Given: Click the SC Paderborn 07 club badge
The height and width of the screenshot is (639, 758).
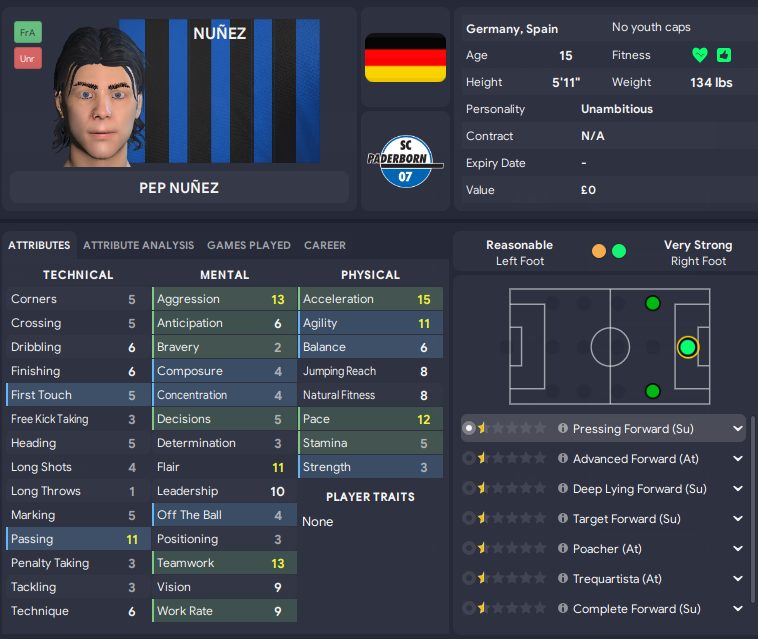Looking at the screenshot, I should point(405,161).
